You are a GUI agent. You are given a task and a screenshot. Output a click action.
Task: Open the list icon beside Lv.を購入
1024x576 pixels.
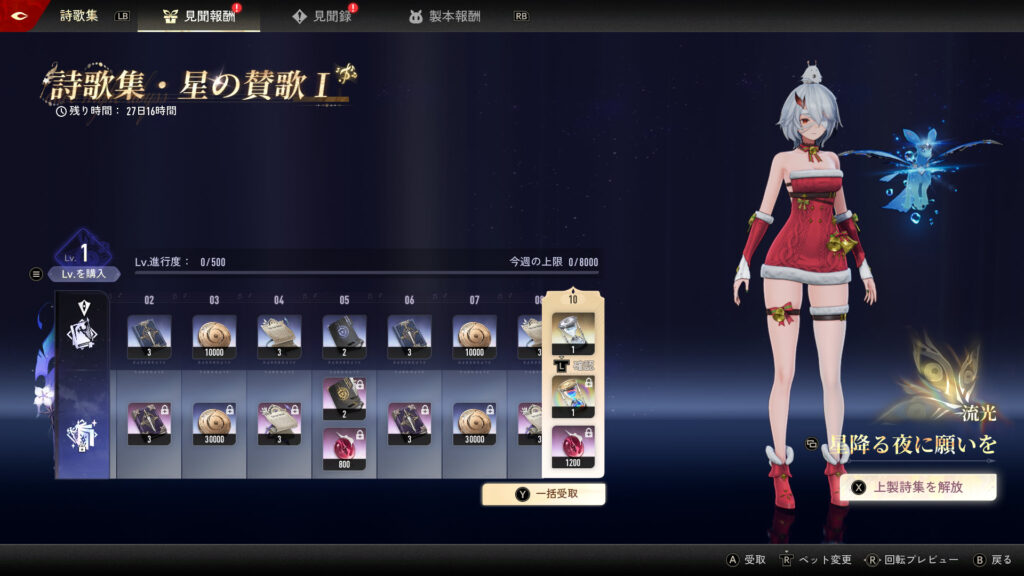(37, 273)
